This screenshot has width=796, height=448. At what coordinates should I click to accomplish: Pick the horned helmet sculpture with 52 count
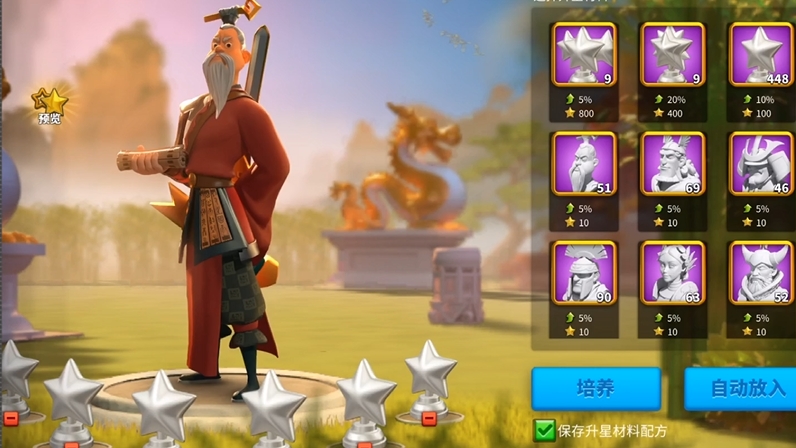pos(761,273)
